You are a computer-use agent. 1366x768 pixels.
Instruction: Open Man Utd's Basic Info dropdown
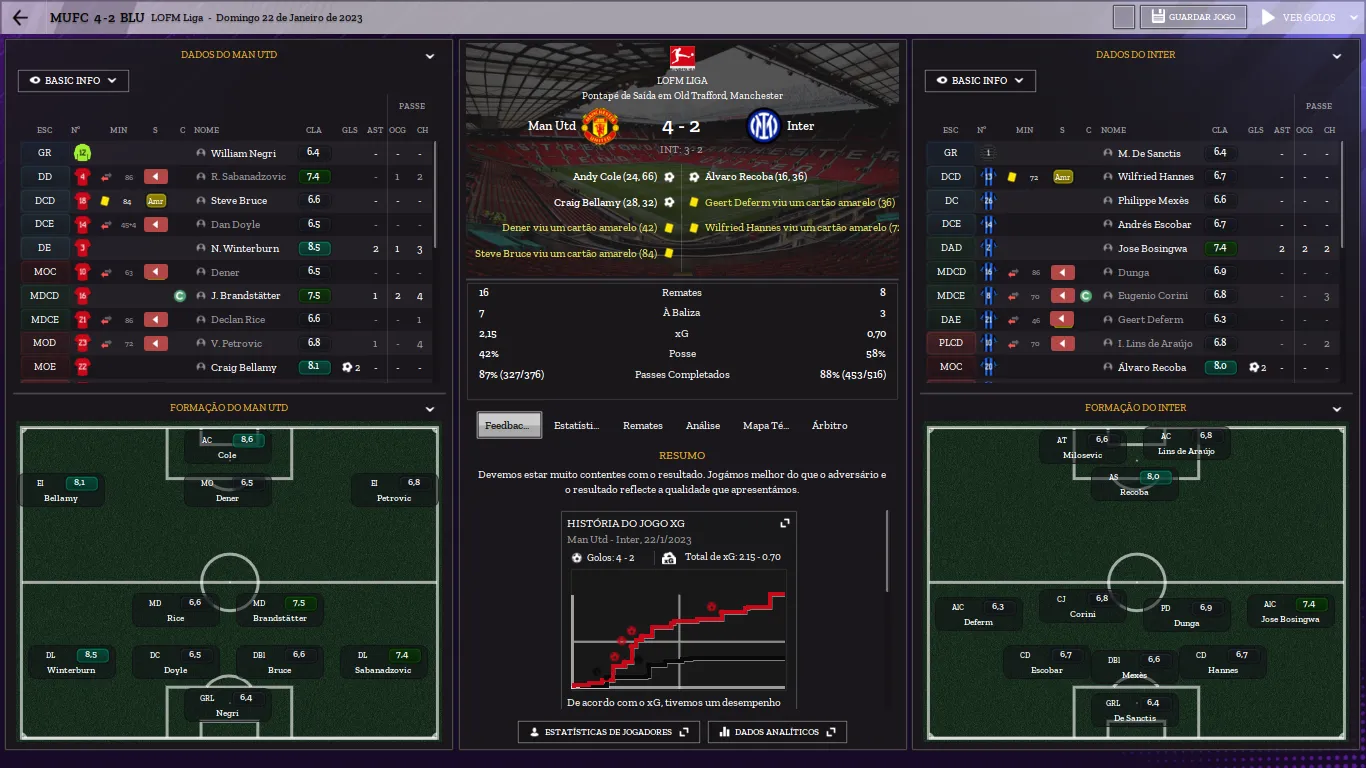click(x=73, y=81)
